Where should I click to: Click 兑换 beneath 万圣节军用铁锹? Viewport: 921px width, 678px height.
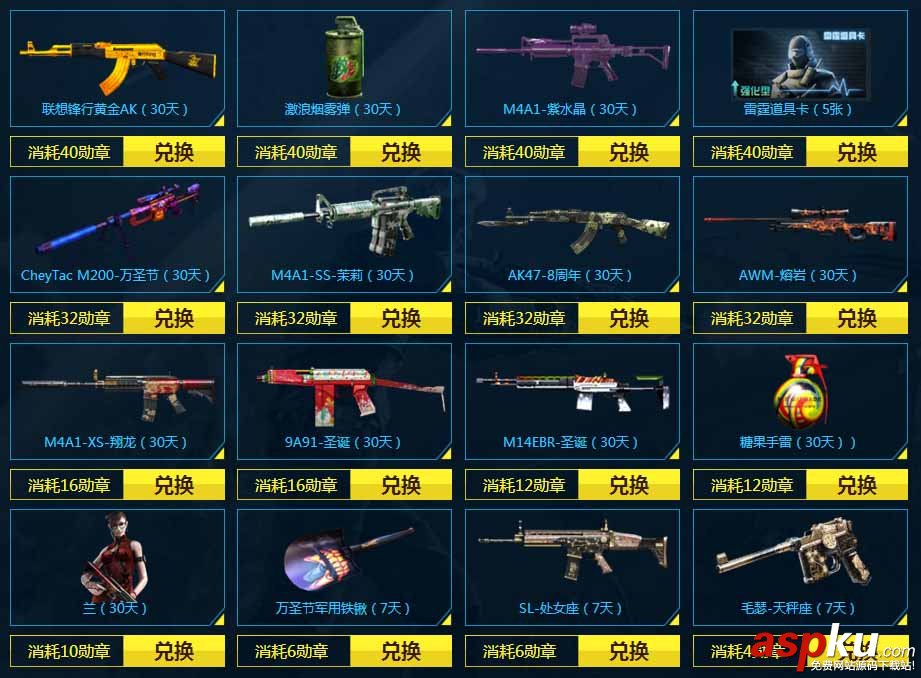401,651
